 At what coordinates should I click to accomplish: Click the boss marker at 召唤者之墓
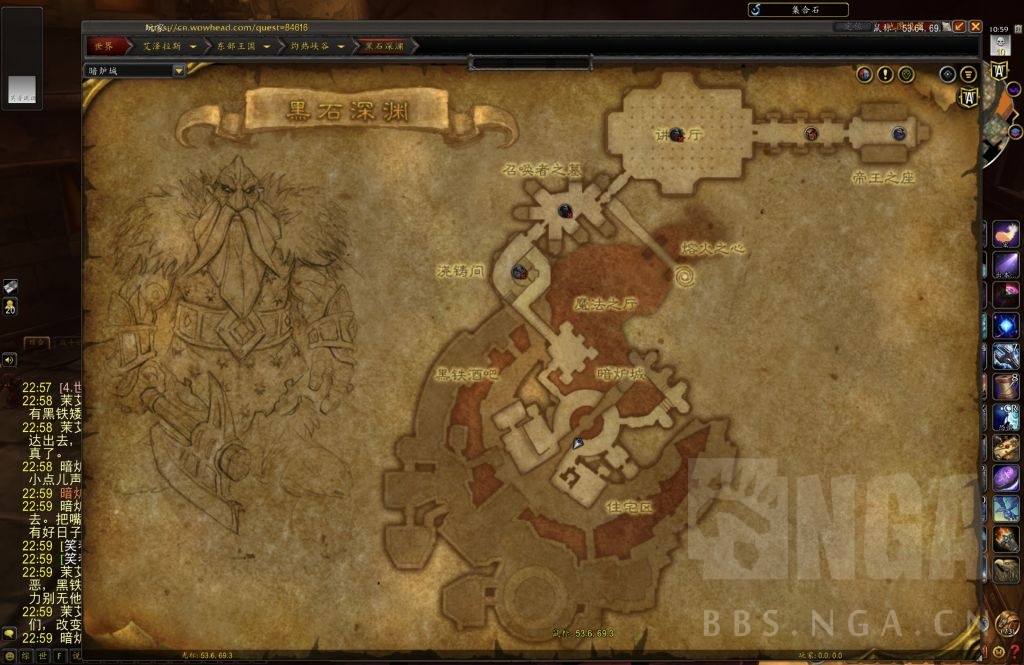click(x=565, y=210)
